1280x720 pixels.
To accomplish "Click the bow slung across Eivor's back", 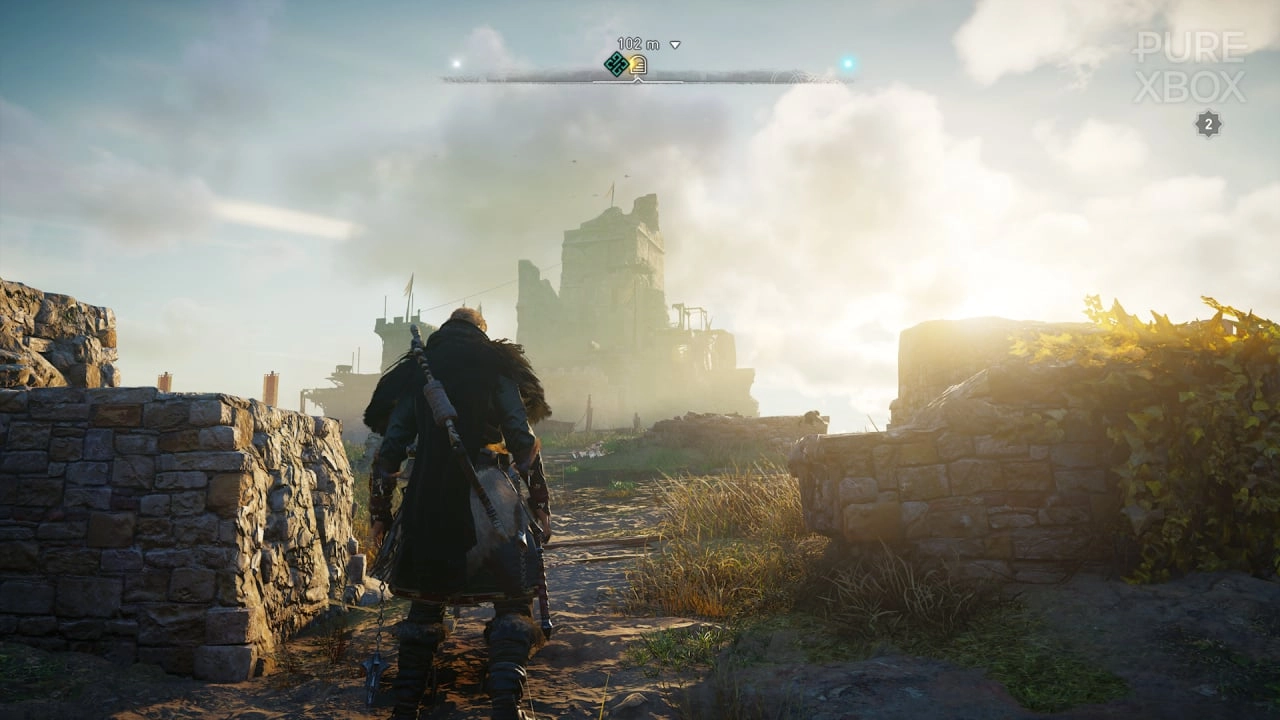I will pyautogui.click(x=432, y=390).
